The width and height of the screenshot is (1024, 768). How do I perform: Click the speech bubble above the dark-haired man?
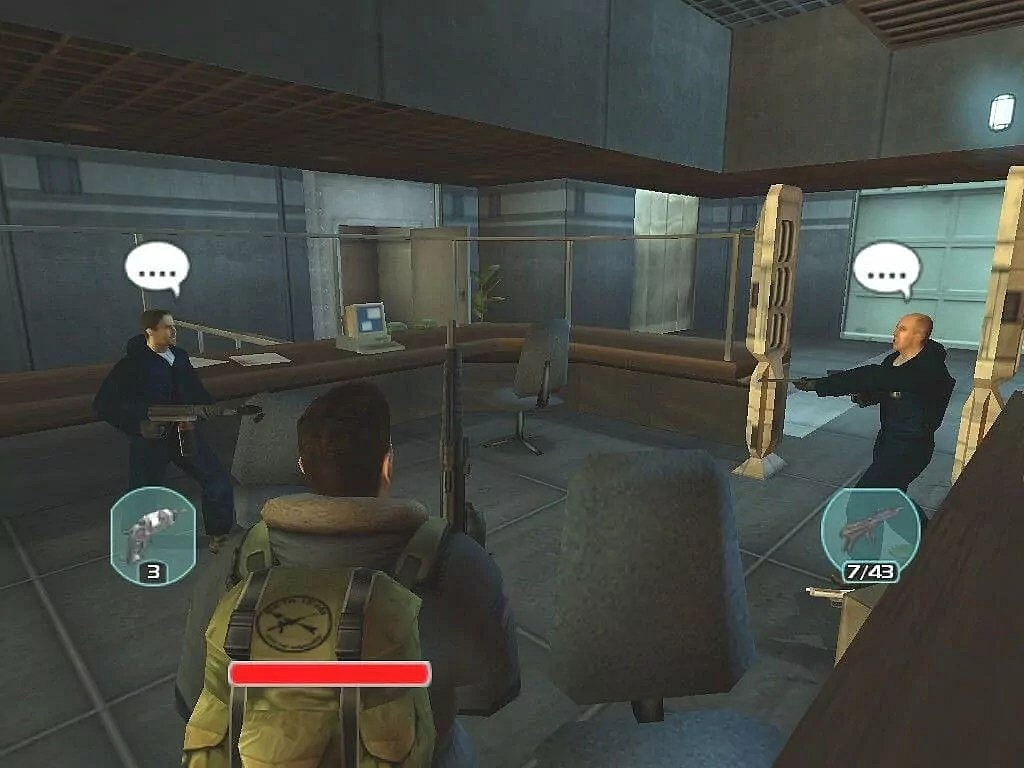[x=157, y=268]
